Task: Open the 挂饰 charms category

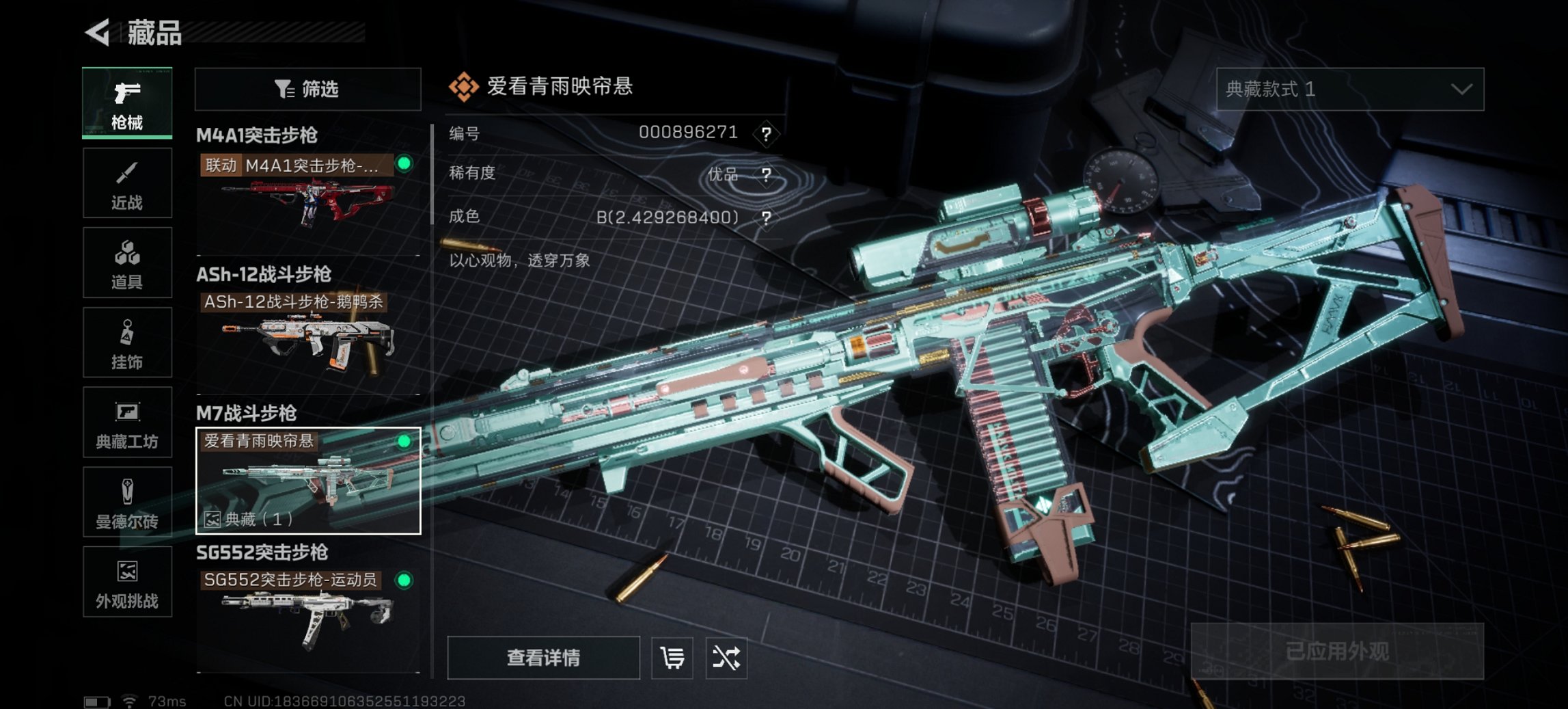Action: tap(126, 342)
